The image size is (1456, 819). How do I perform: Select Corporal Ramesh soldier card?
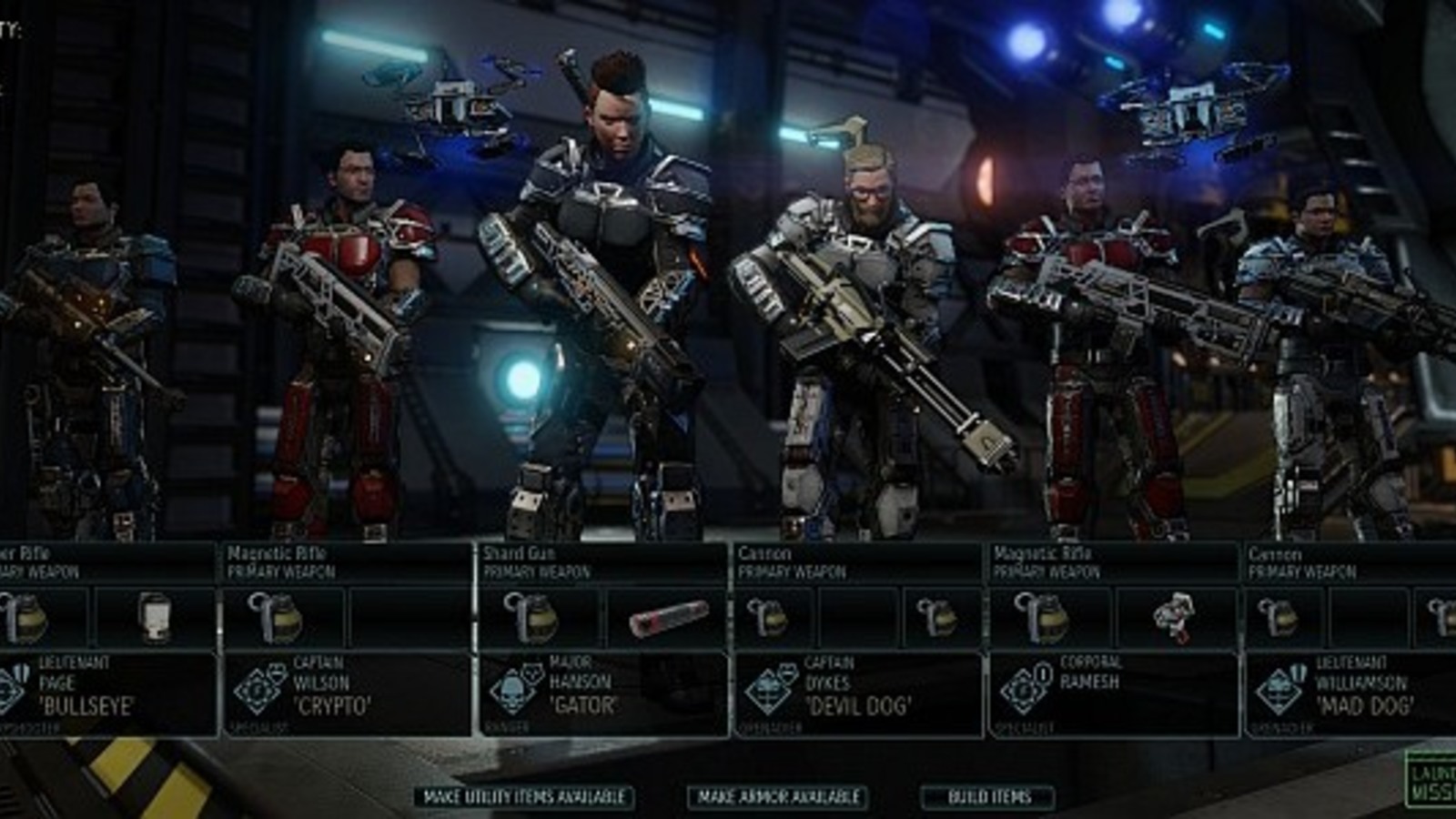click(1112, 693)
